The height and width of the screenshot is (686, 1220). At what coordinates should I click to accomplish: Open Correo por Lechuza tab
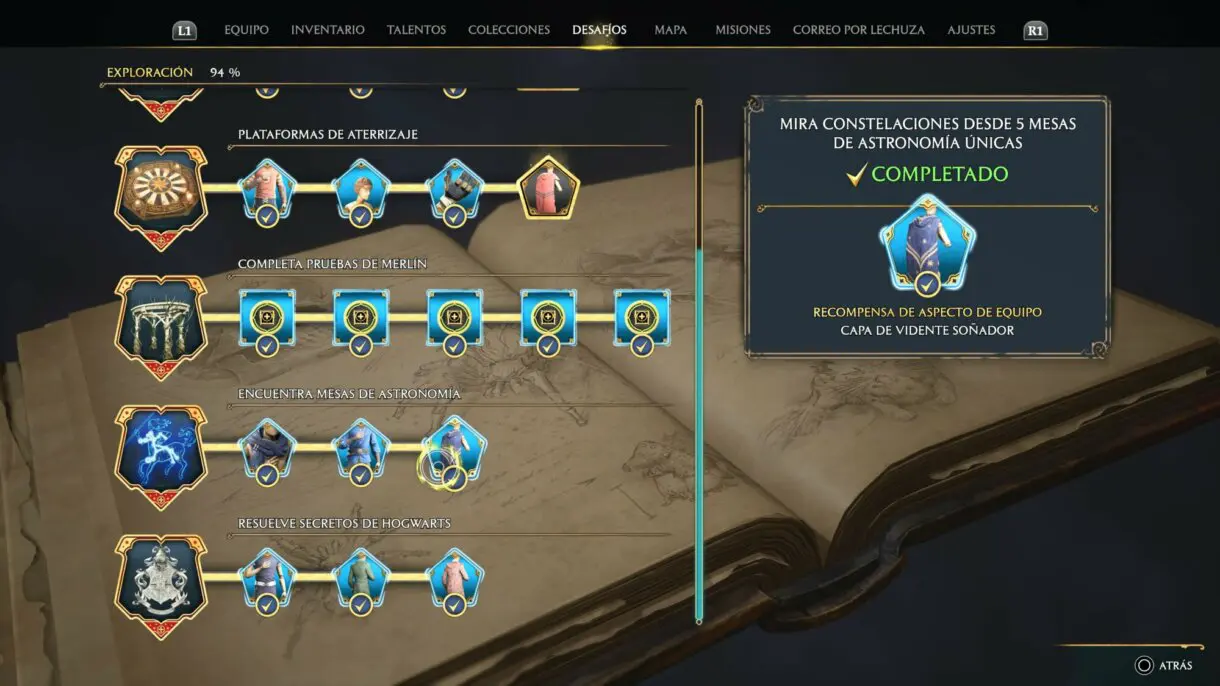(x=859, y=30)
